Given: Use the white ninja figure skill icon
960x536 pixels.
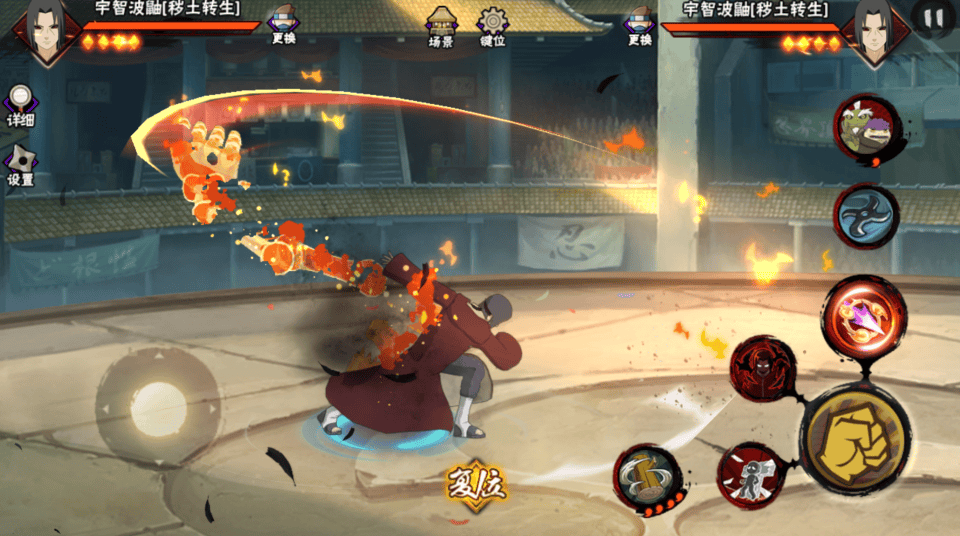Looking at the screenshot, I should click(751, 476).
